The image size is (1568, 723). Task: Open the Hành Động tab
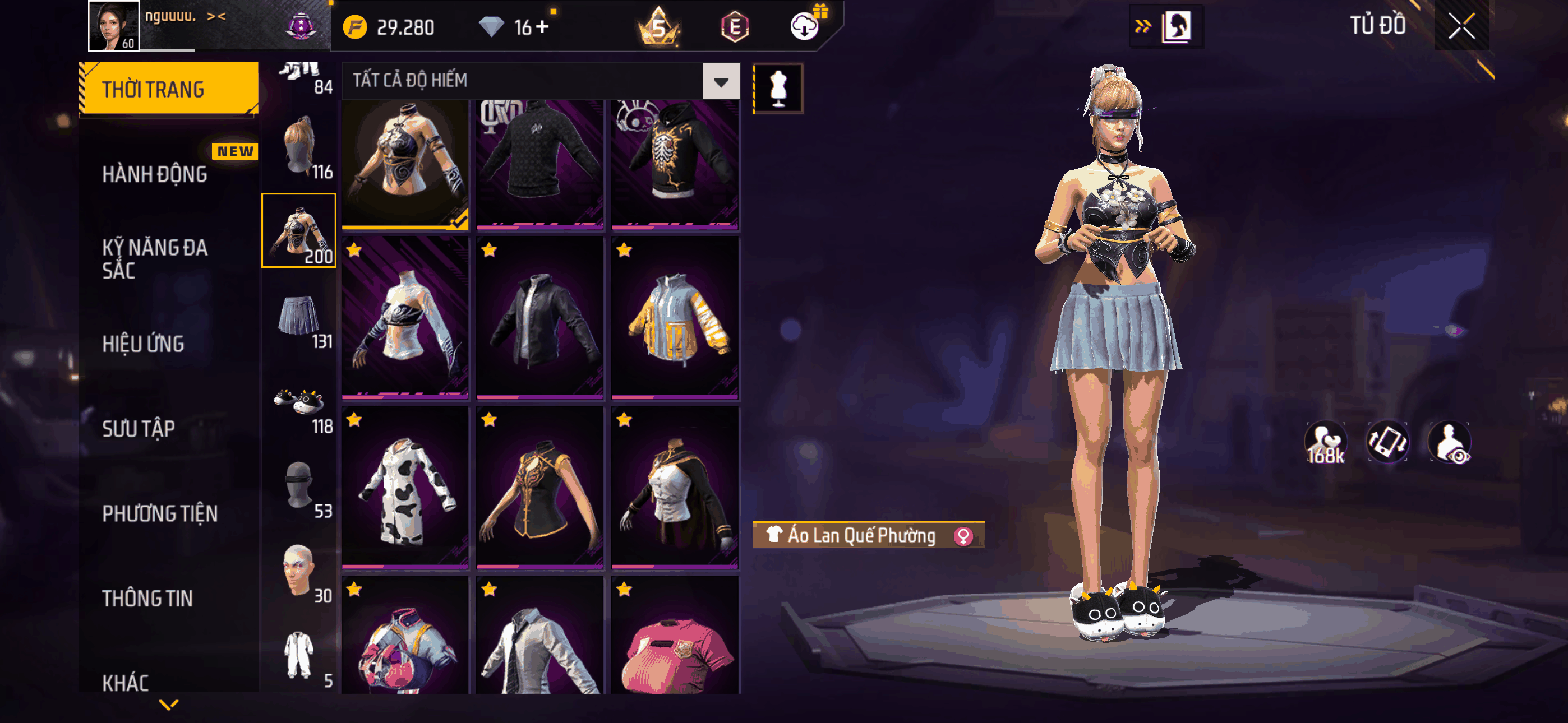click(155, 175)
